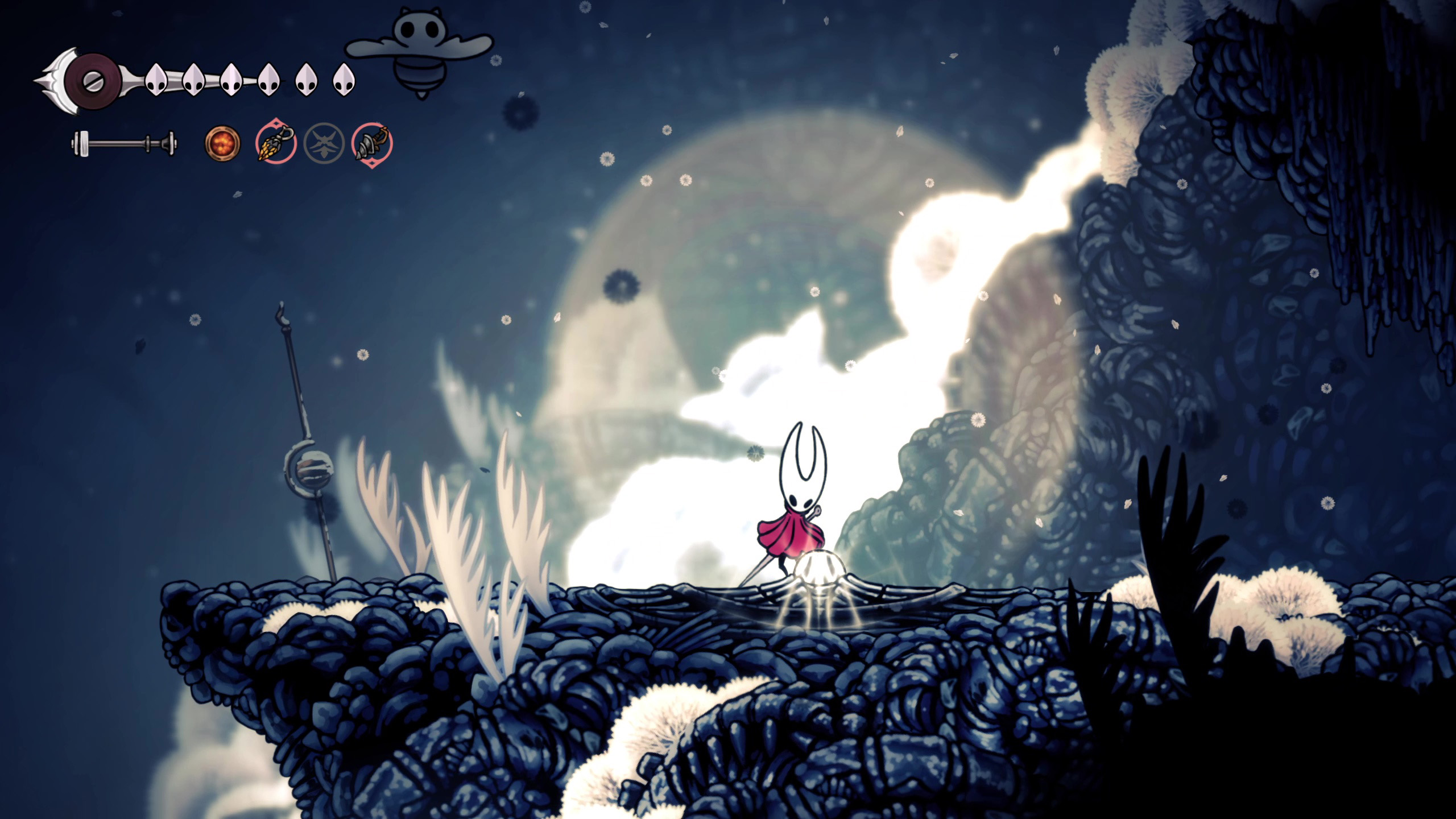The image size is (1456, 819).
Task: Use the silver drill tool icon
Action: (x=372, y=143)
